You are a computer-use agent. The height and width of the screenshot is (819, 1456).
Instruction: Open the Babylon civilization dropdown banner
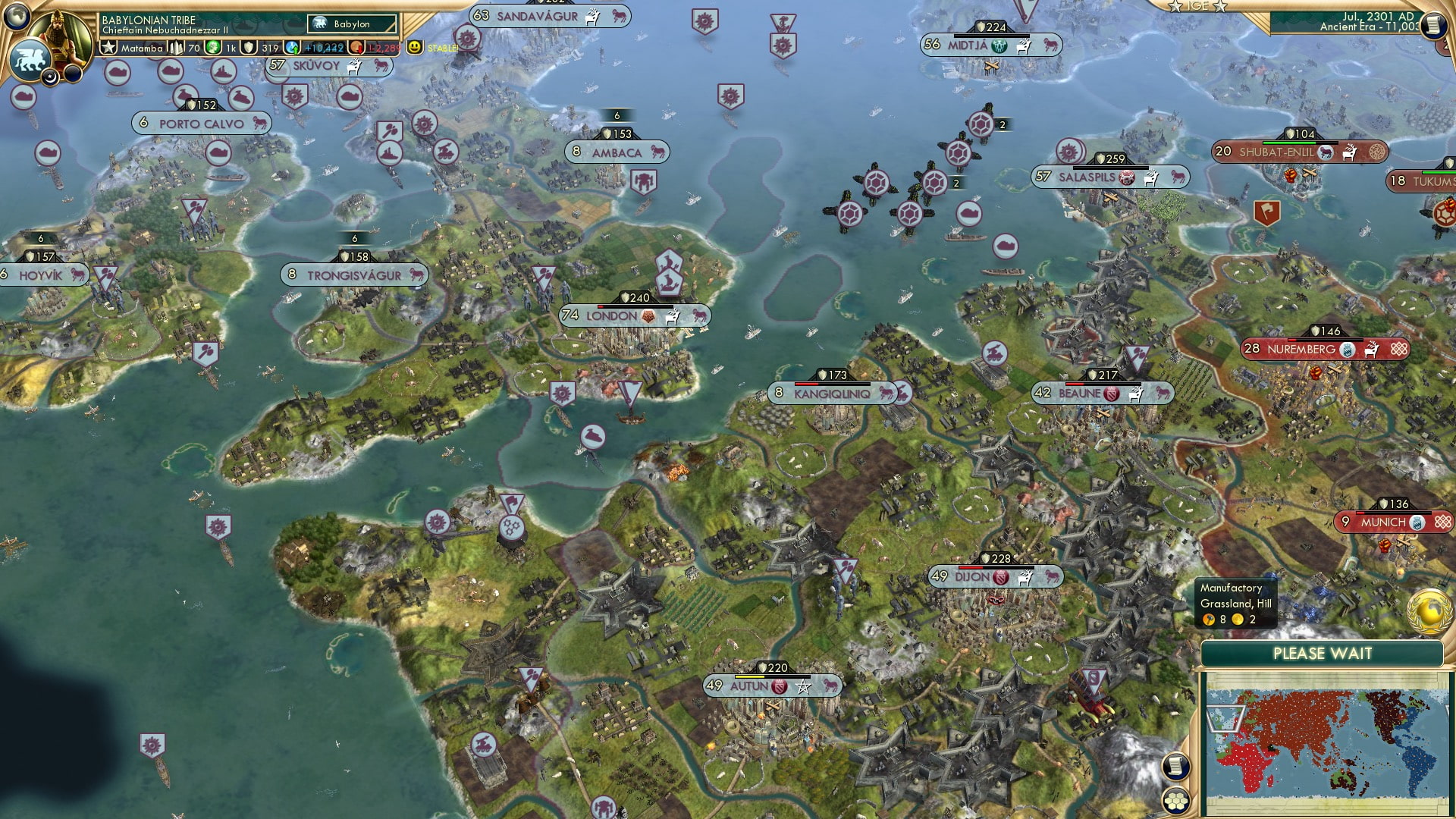353,24
